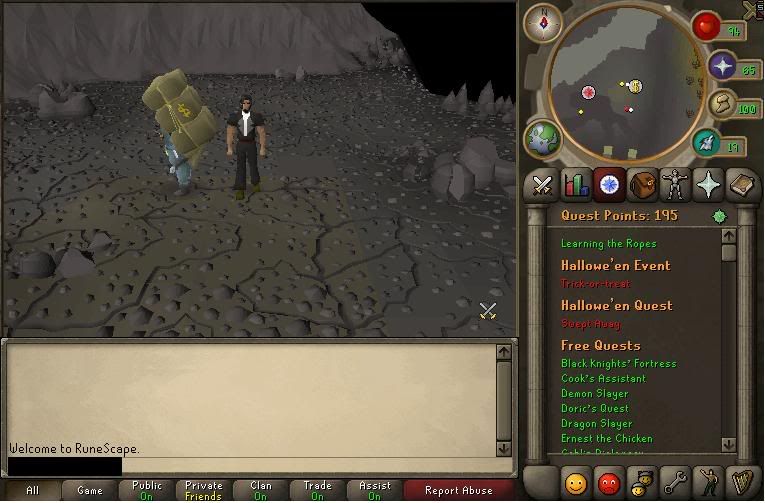Switch to the Music harp tab
This screenshot has height=503, width=765.
tap(741, 482)
